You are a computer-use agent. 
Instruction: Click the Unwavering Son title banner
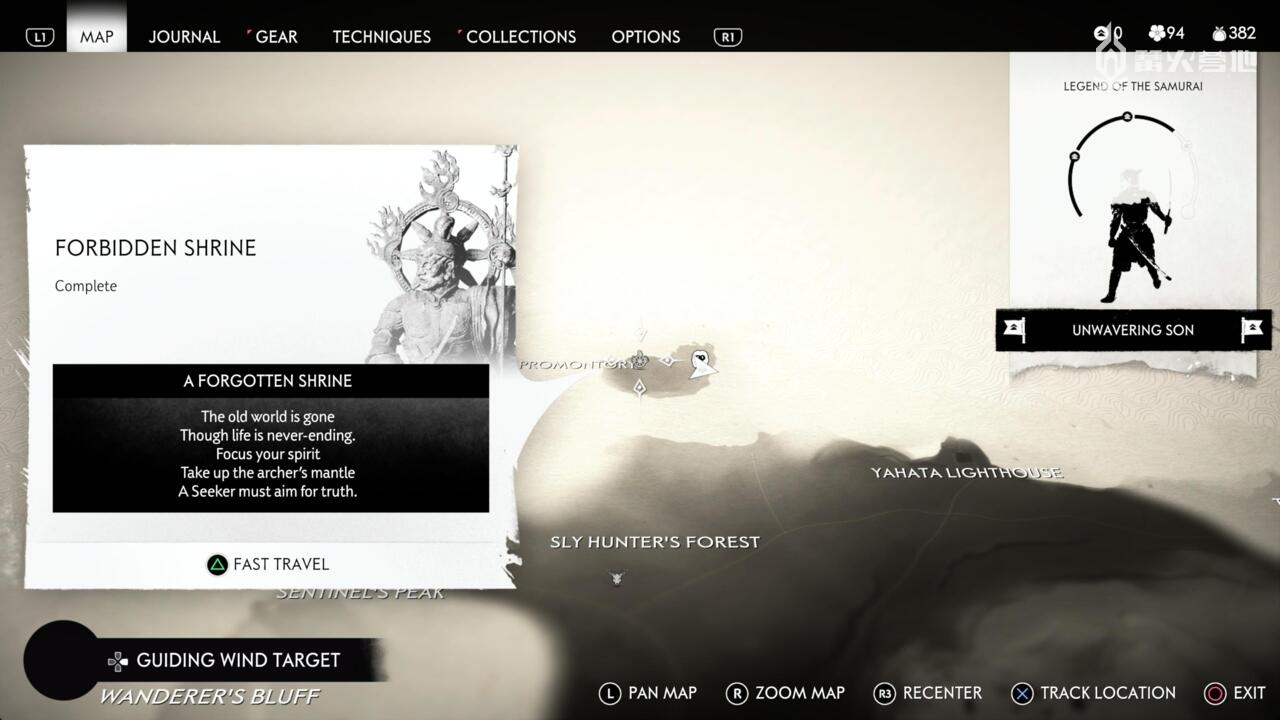(1132, 330)
